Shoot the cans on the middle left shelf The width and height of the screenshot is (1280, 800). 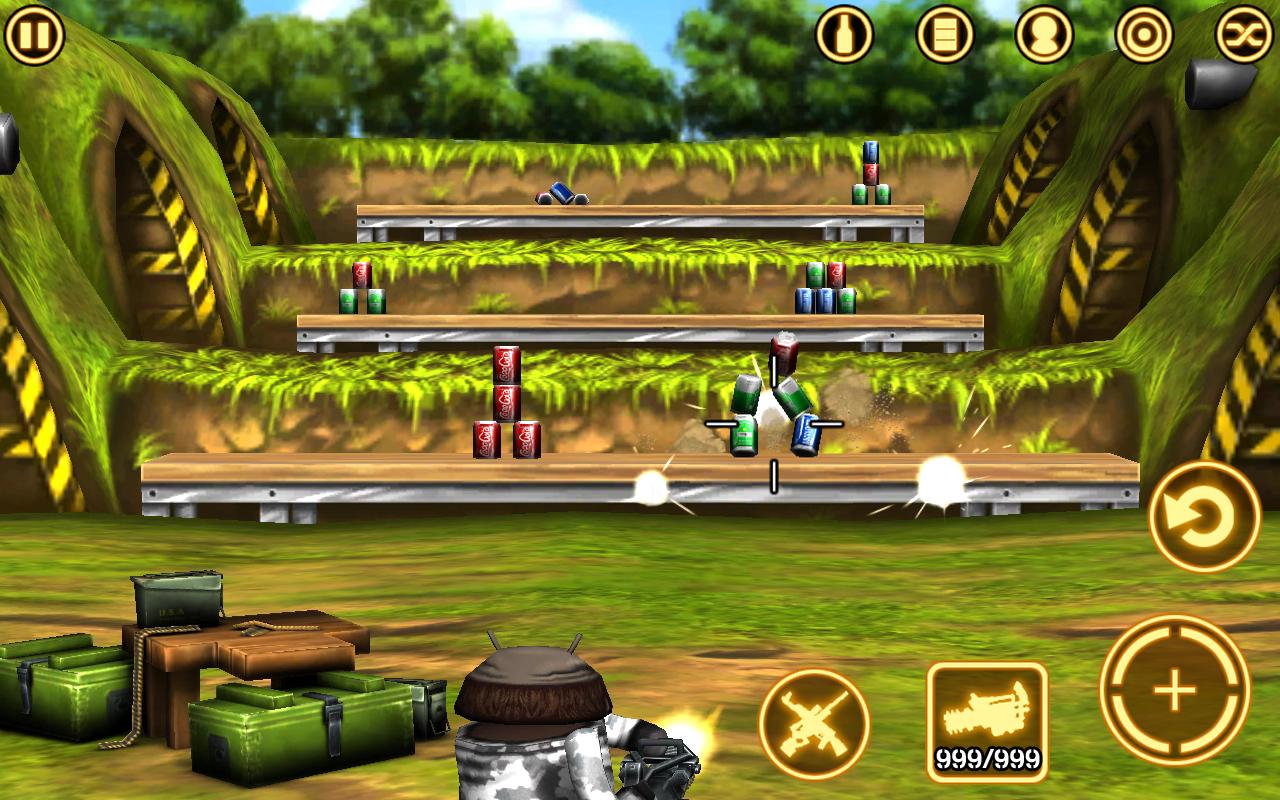362,290
